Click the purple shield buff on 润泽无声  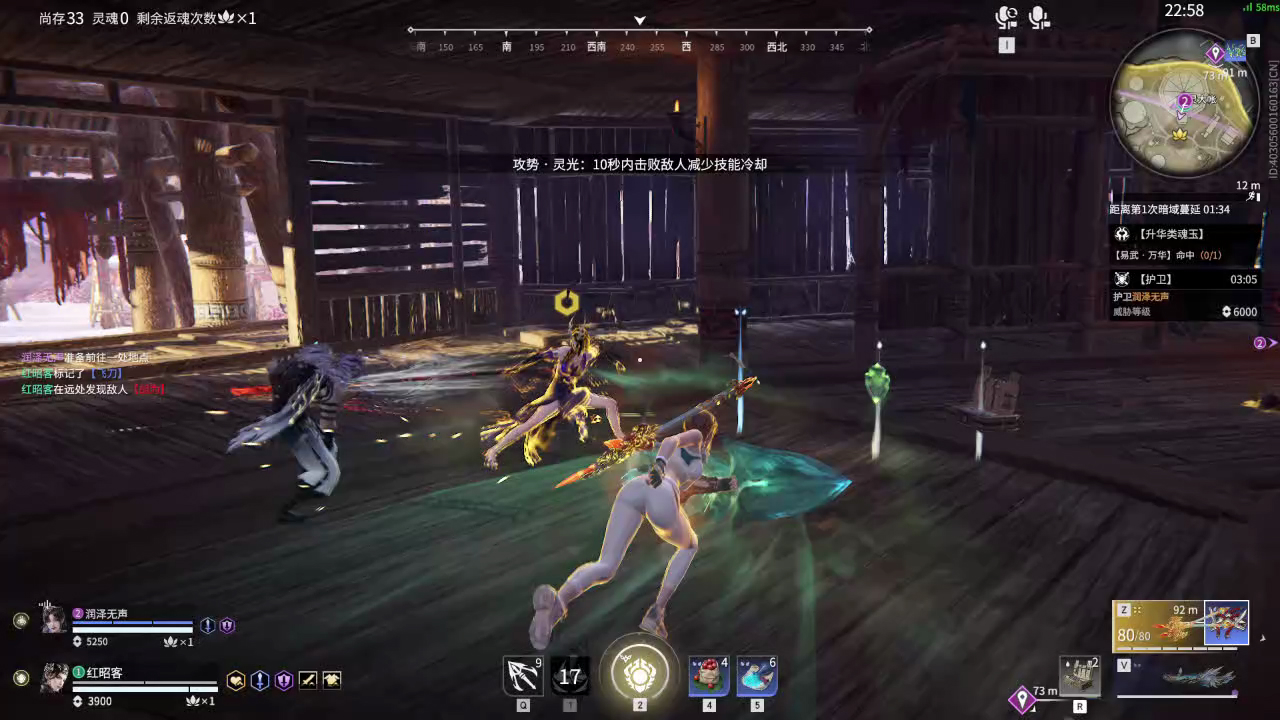227,624
